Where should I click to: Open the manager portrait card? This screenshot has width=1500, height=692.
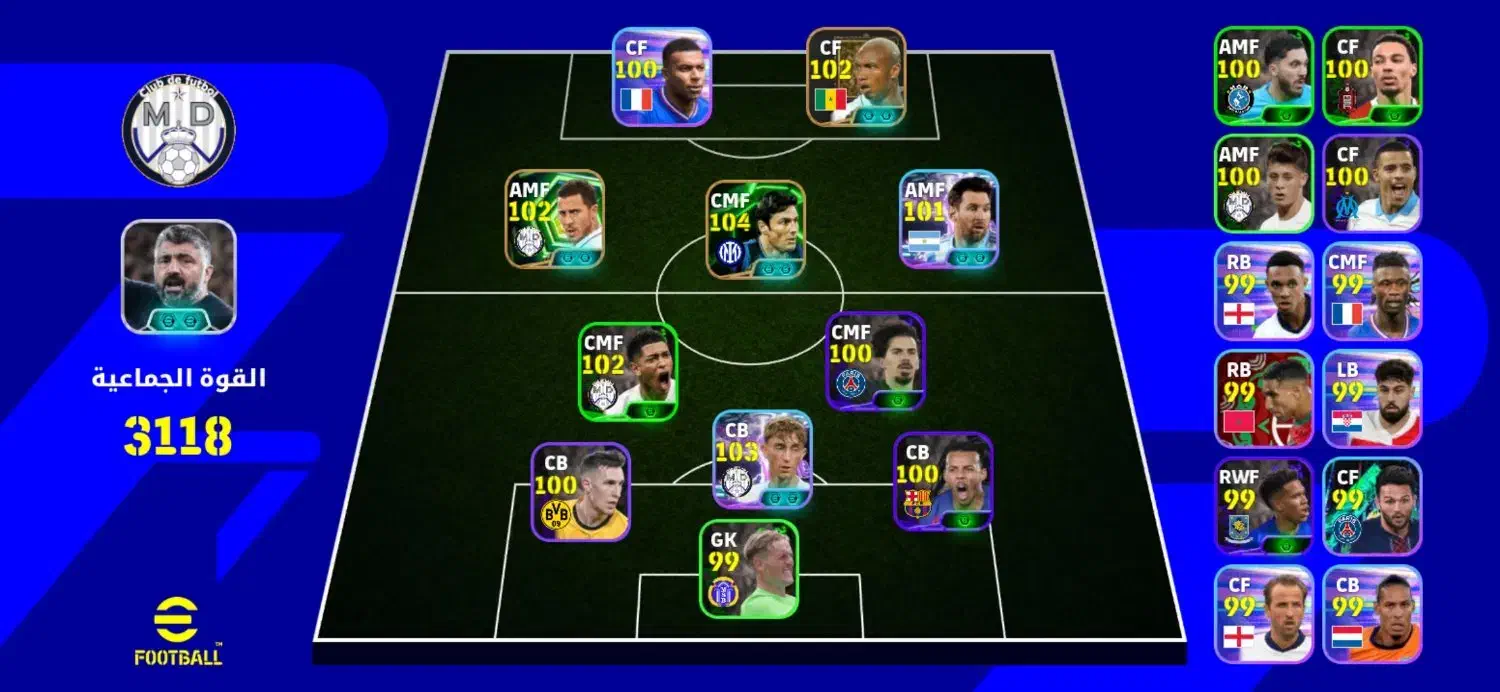[x=179, y=276]
